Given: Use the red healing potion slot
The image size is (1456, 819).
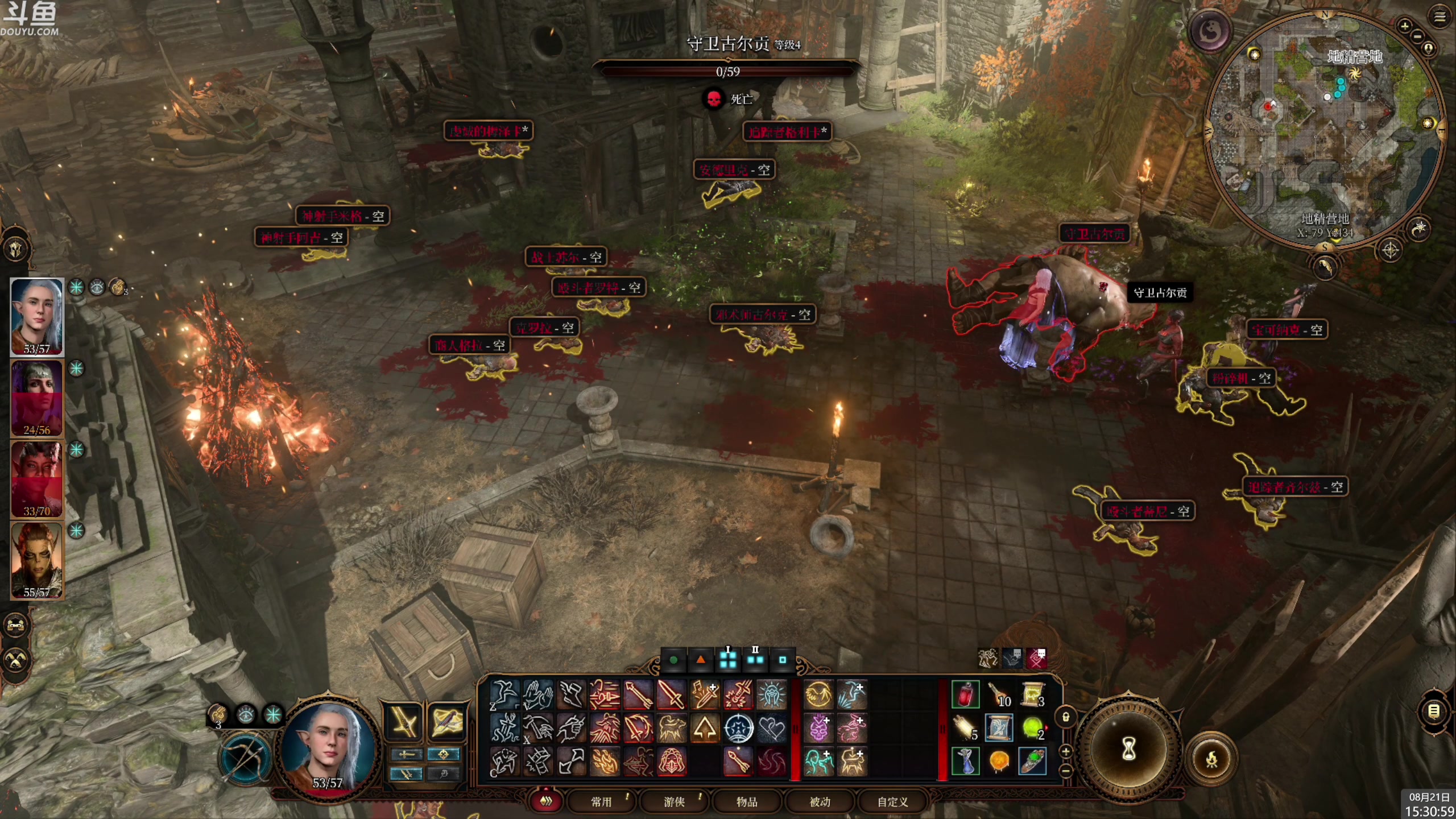Looking at the screenshot, I should coord(966,695).
